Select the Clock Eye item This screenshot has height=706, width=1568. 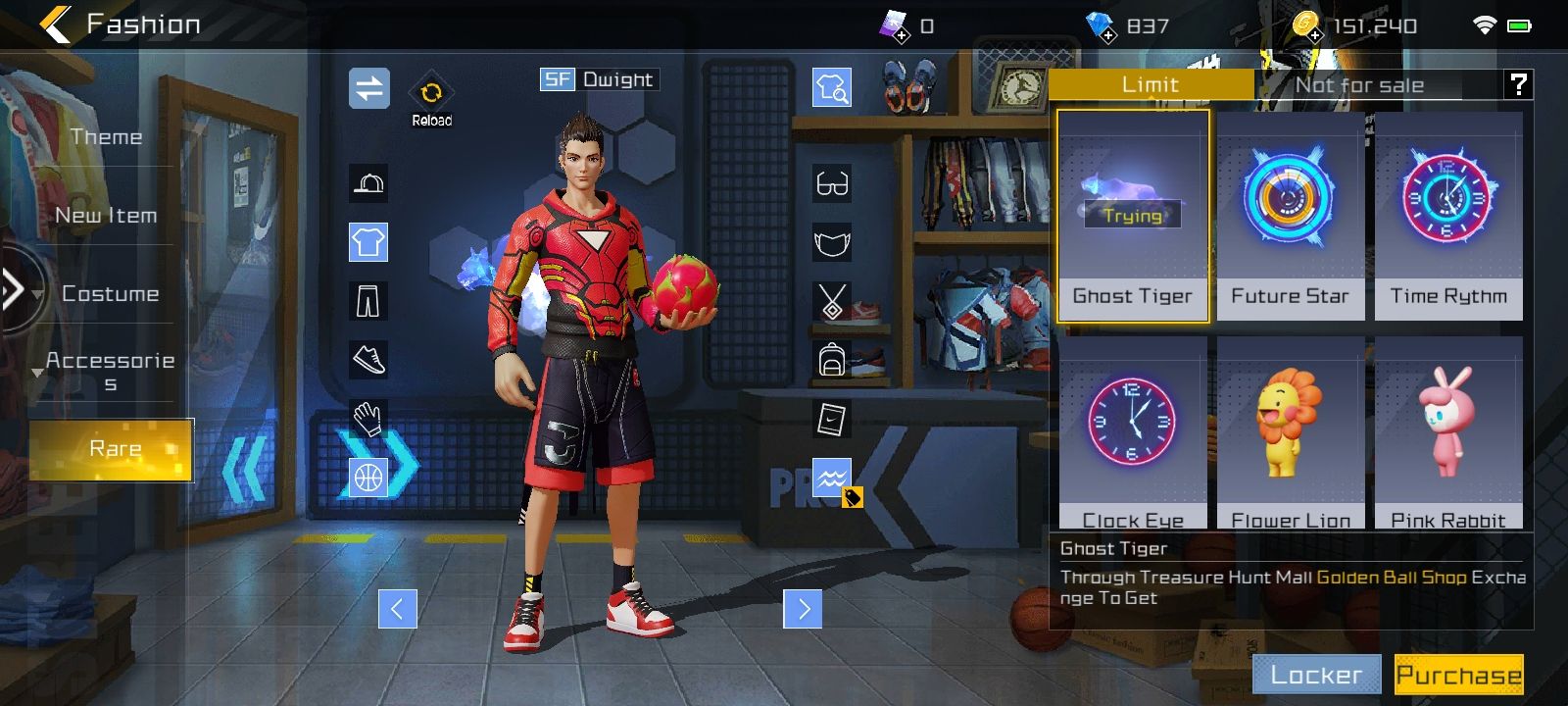(x=1133, y=431)
